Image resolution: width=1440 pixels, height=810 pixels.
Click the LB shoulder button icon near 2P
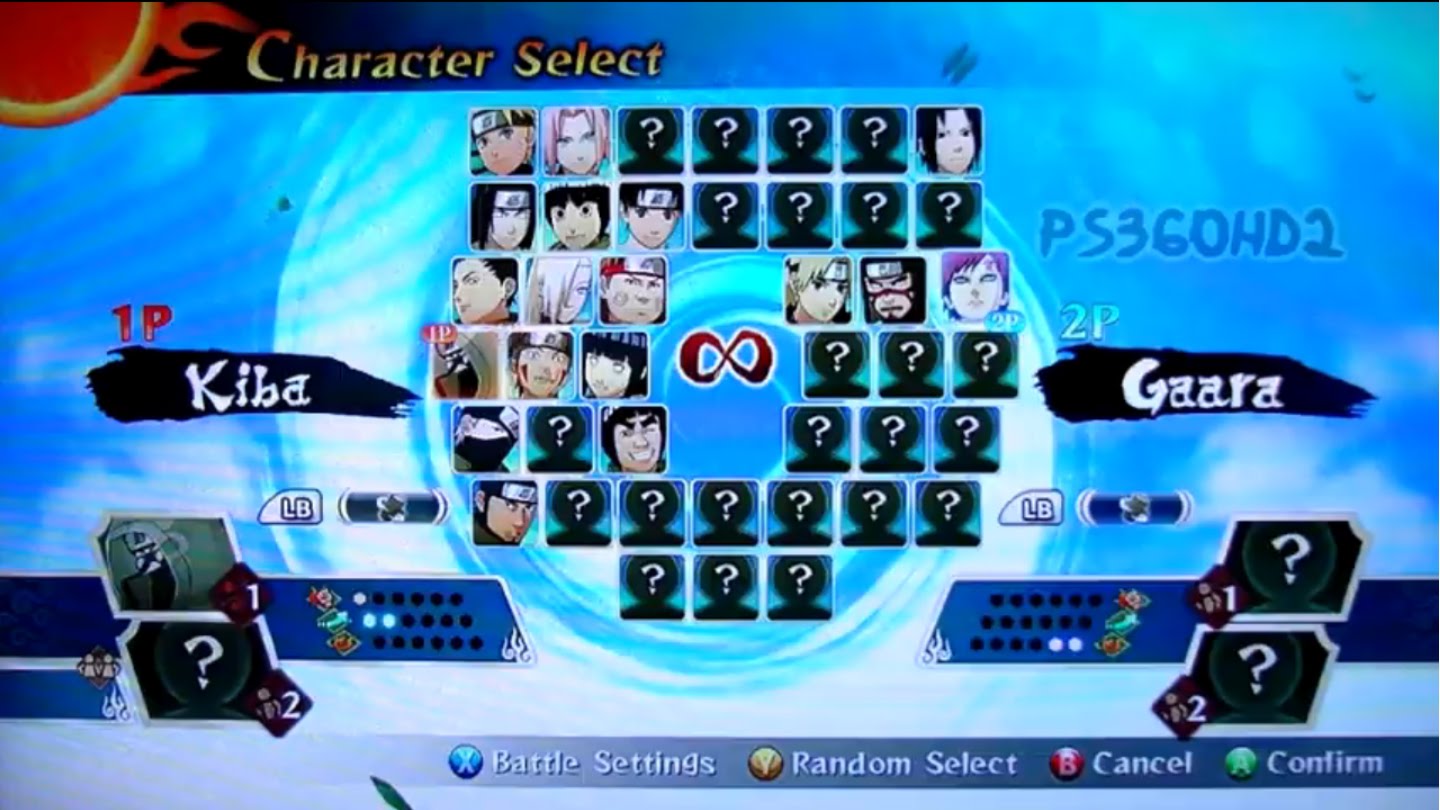pos(1036,509)
